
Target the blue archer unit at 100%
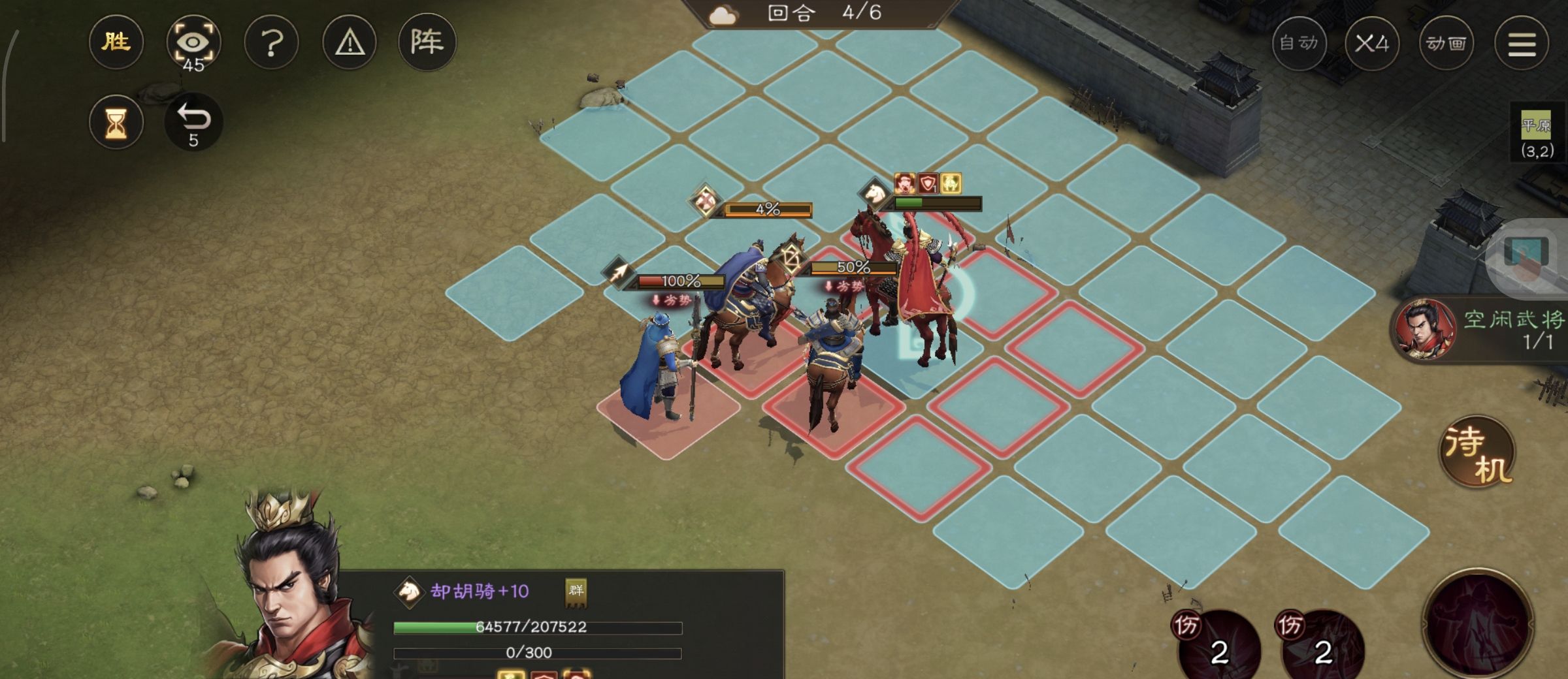tap(660, 366)
